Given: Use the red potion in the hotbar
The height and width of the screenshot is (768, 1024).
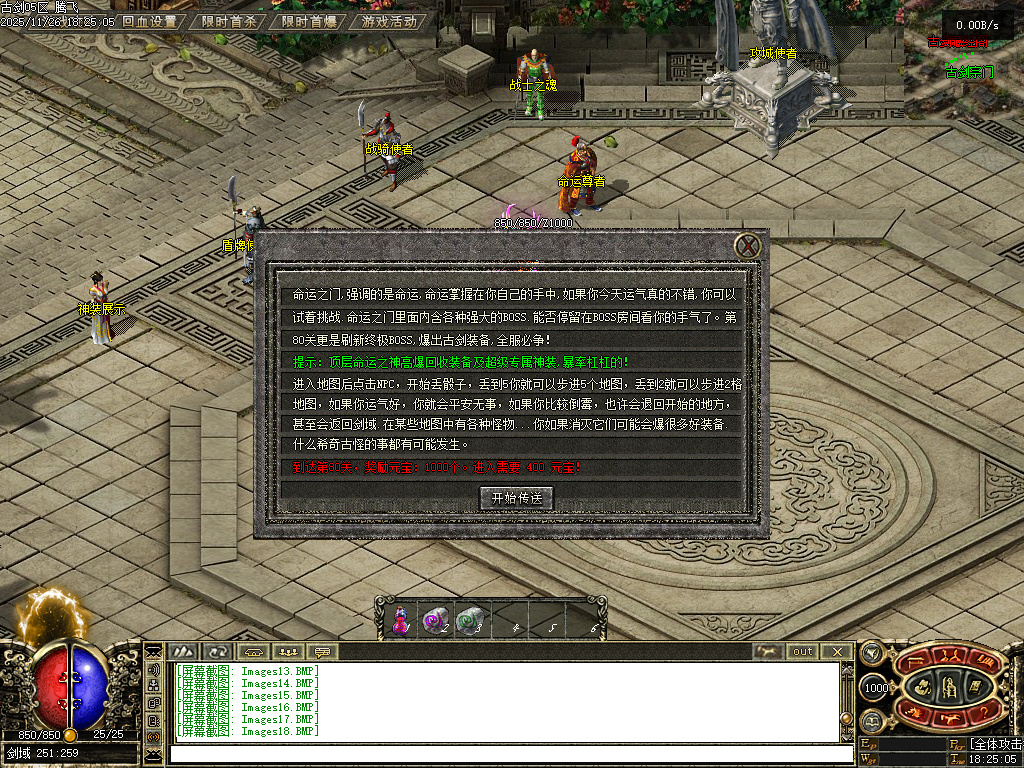Looking at the screenshot, I should coord(401,621).
